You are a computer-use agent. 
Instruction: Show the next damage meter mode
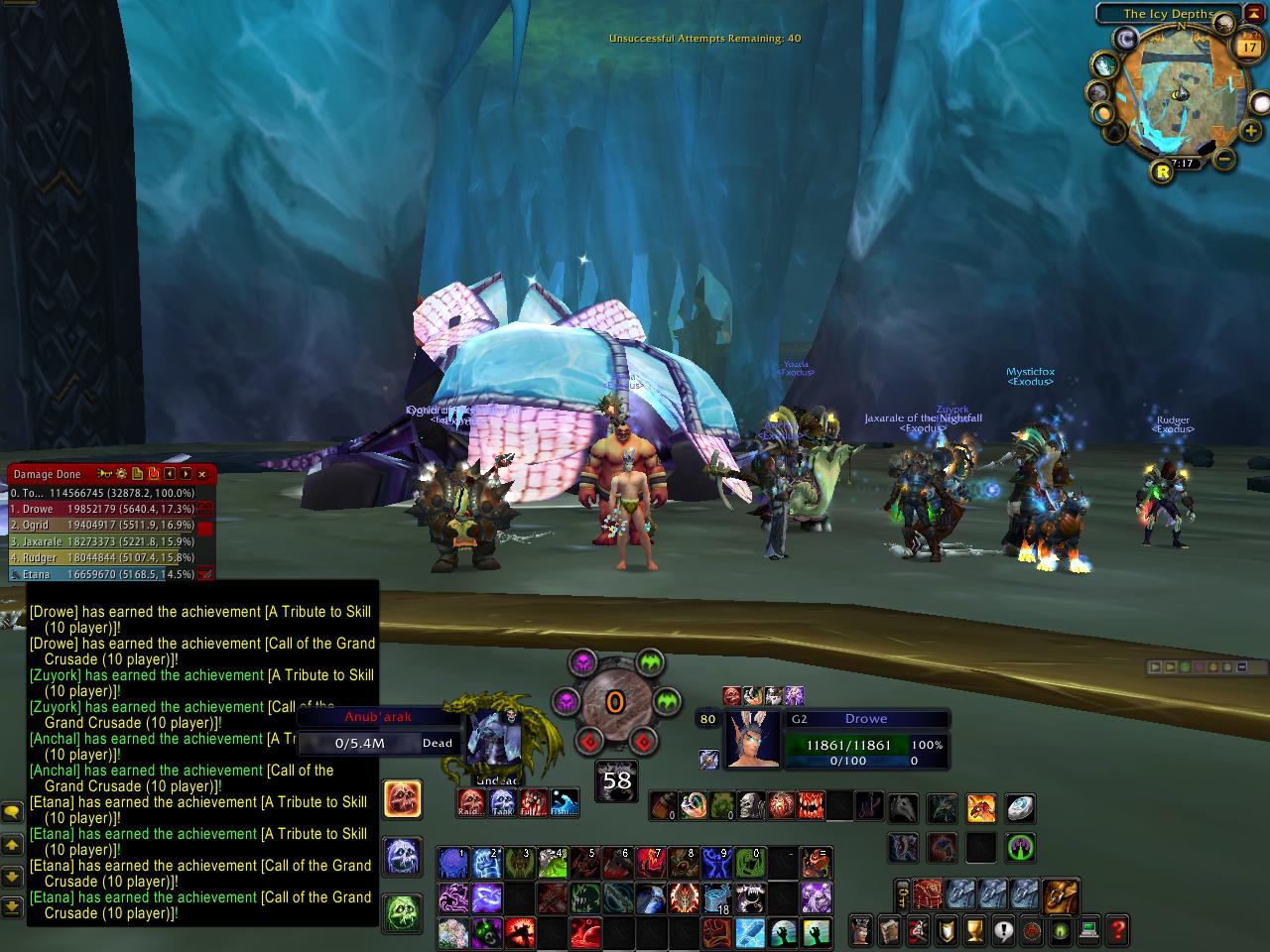186,474
